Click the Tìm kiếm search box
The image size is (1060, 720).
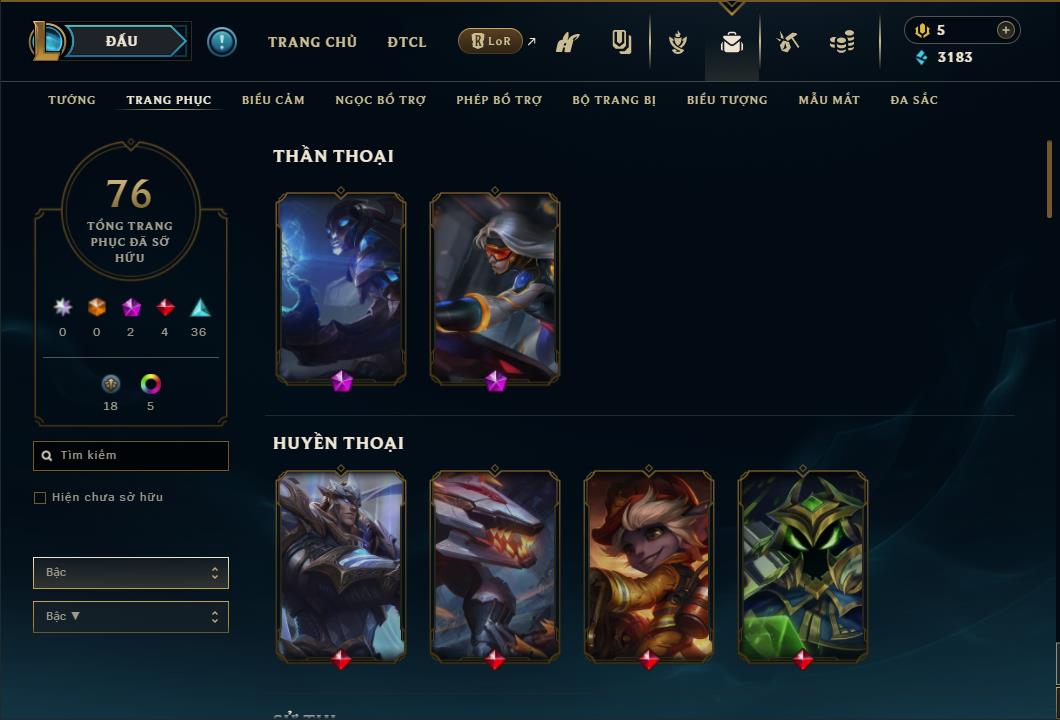[x=131, y=456]
